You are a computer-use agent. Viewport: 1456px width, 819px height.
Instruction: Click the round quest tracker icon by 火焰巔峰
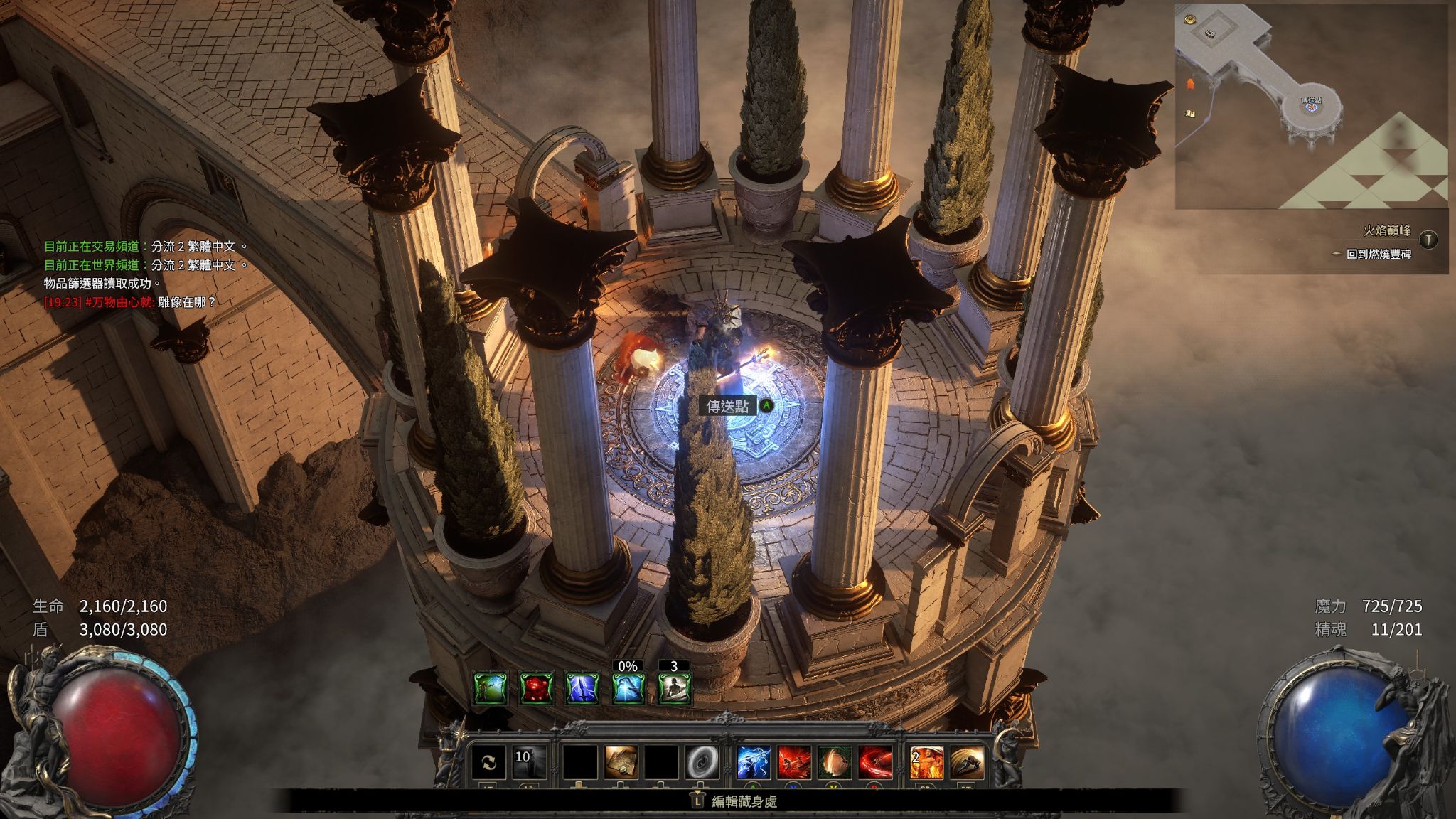click(x=1428, y=239)
